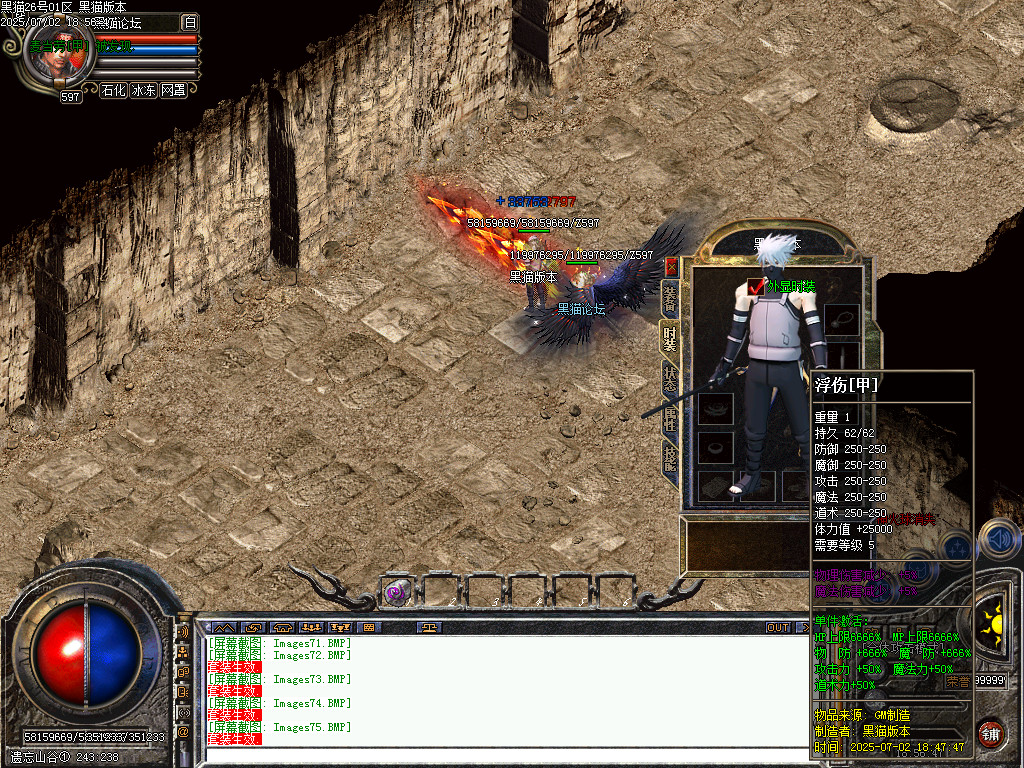Screen dimensions: 1024x768
Task: Click the OUT button above chat
Action: click(778, 628)
